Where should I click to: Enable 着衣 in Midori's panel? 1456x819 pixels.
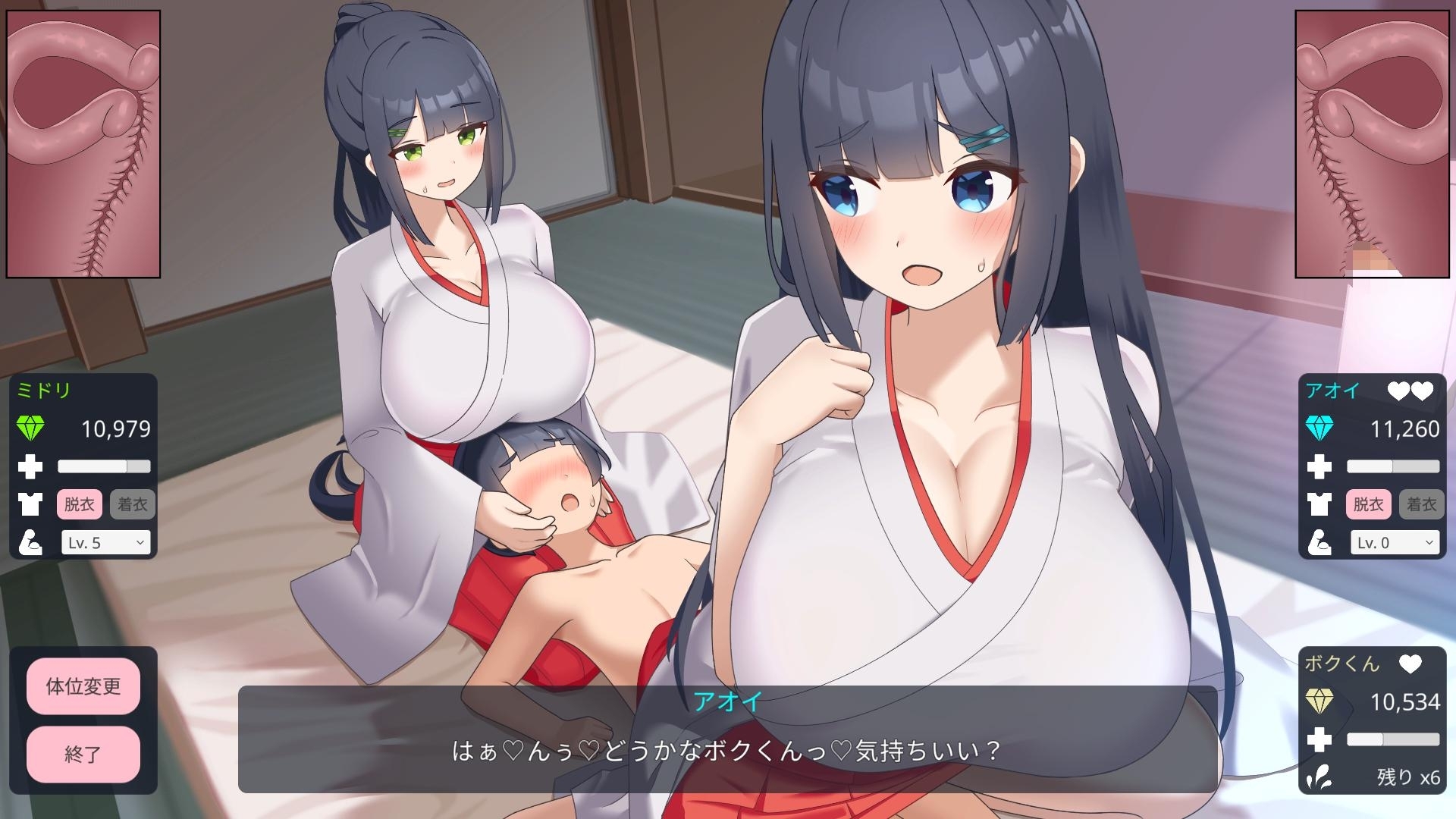(132, 504)
